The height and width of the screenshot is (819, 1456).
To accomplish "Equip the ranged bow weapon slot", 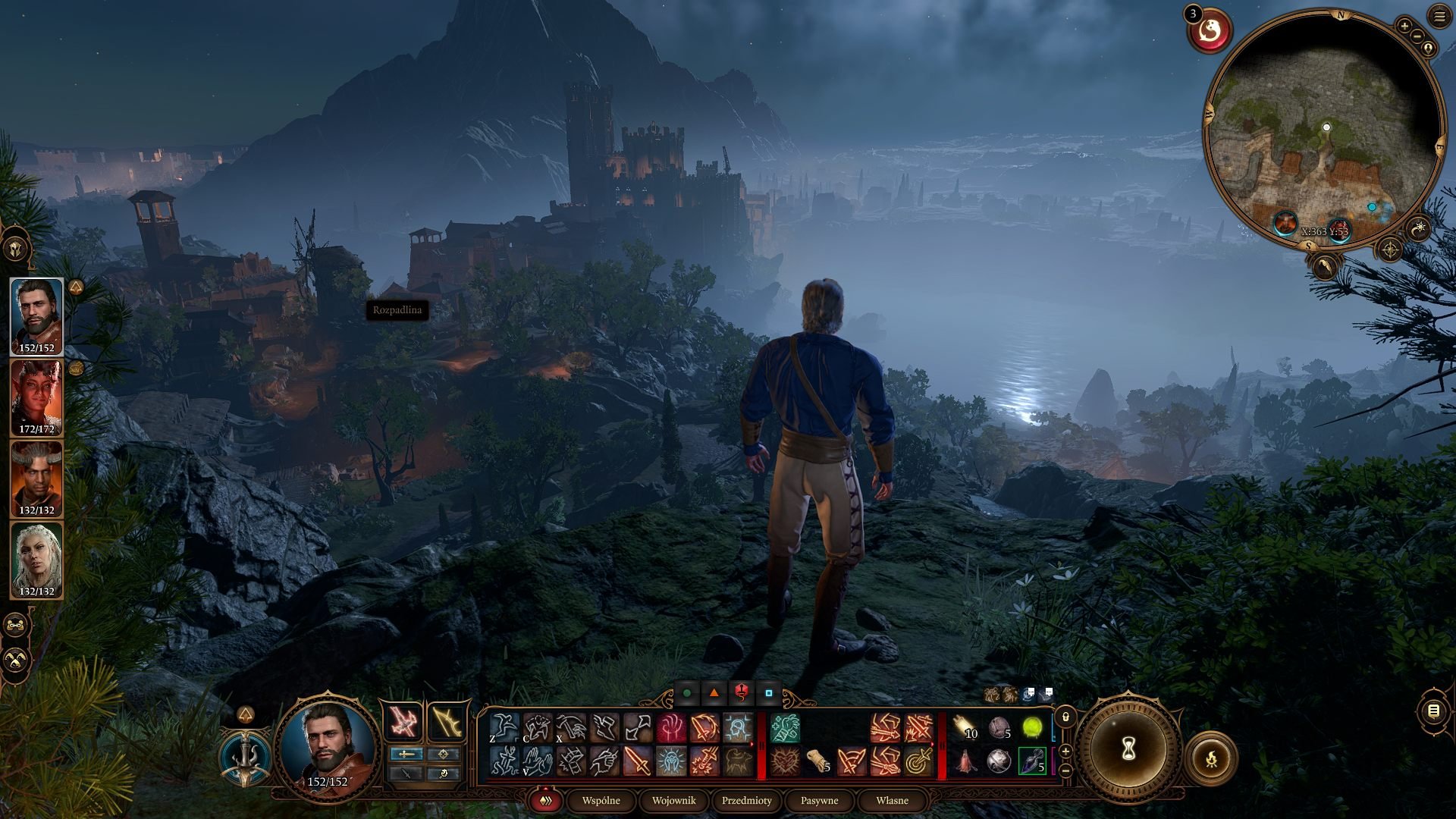I will pyautogui.click(x=447, y=722).
